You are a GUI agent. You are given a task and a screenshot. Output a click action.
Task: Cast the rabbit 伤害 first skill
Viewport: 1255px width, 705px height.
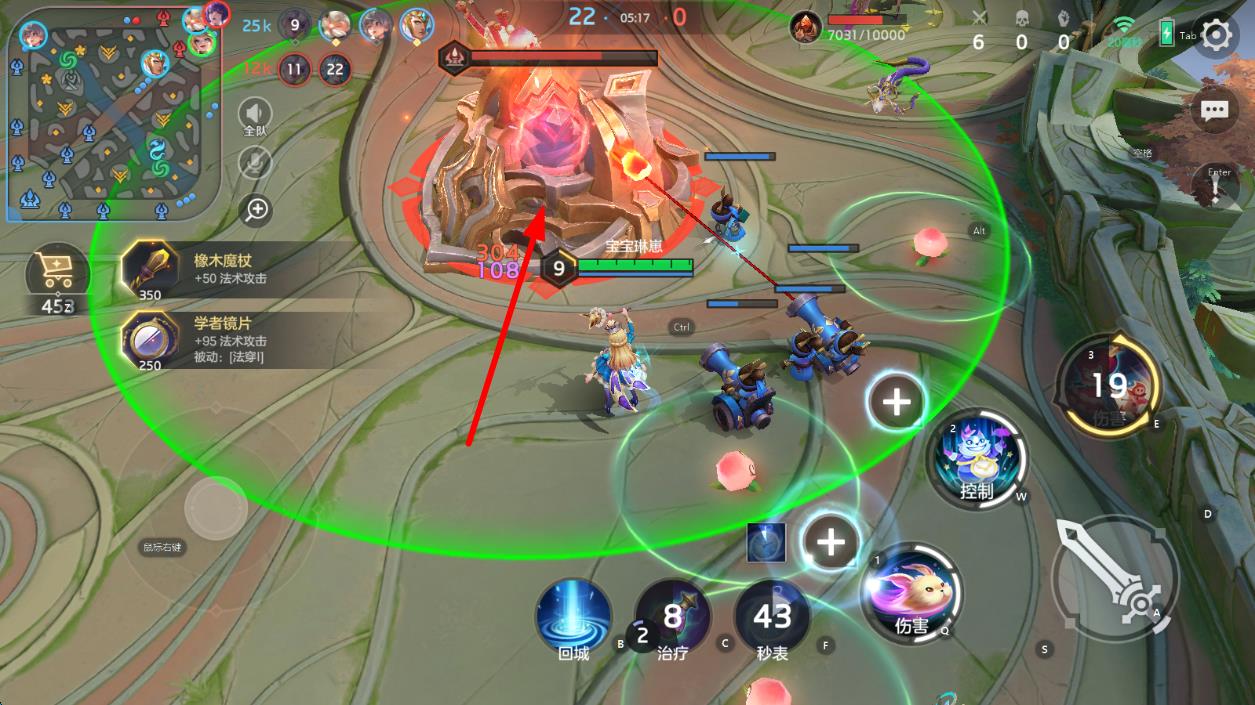[x=911, y=593]
